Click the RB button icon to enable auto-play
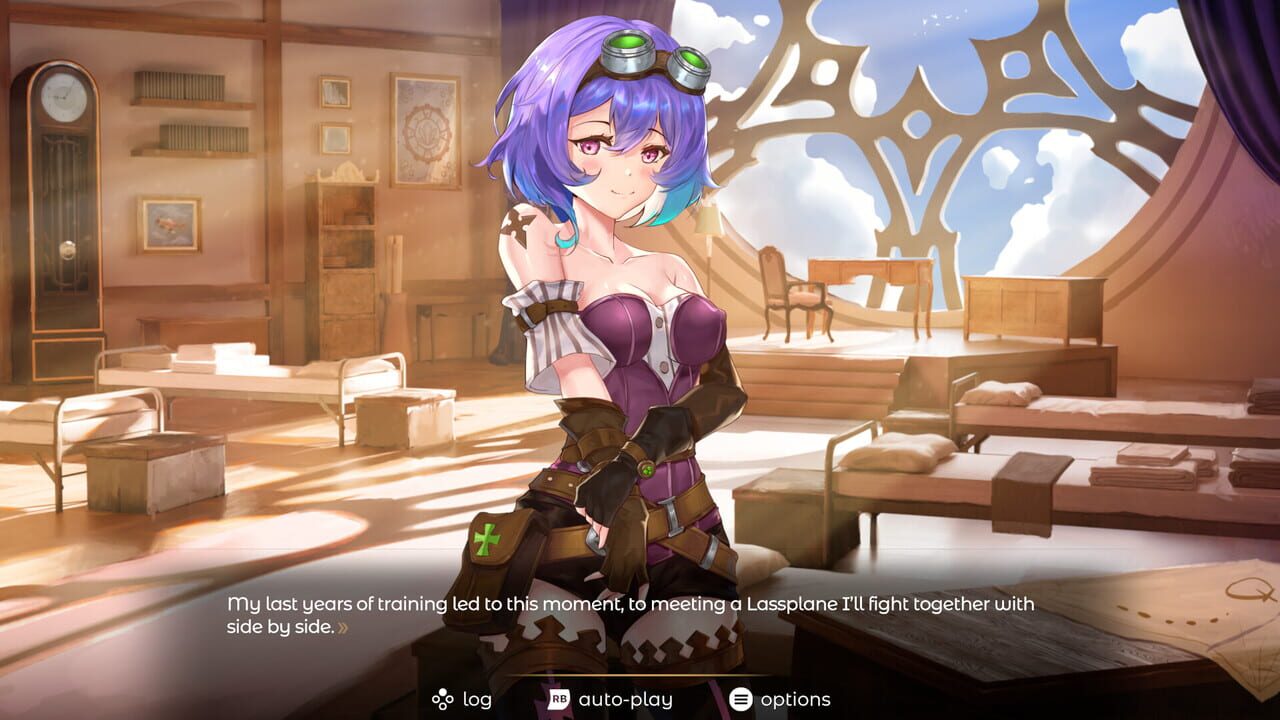Screen dimensions: 1280x720 coord(558,697)
